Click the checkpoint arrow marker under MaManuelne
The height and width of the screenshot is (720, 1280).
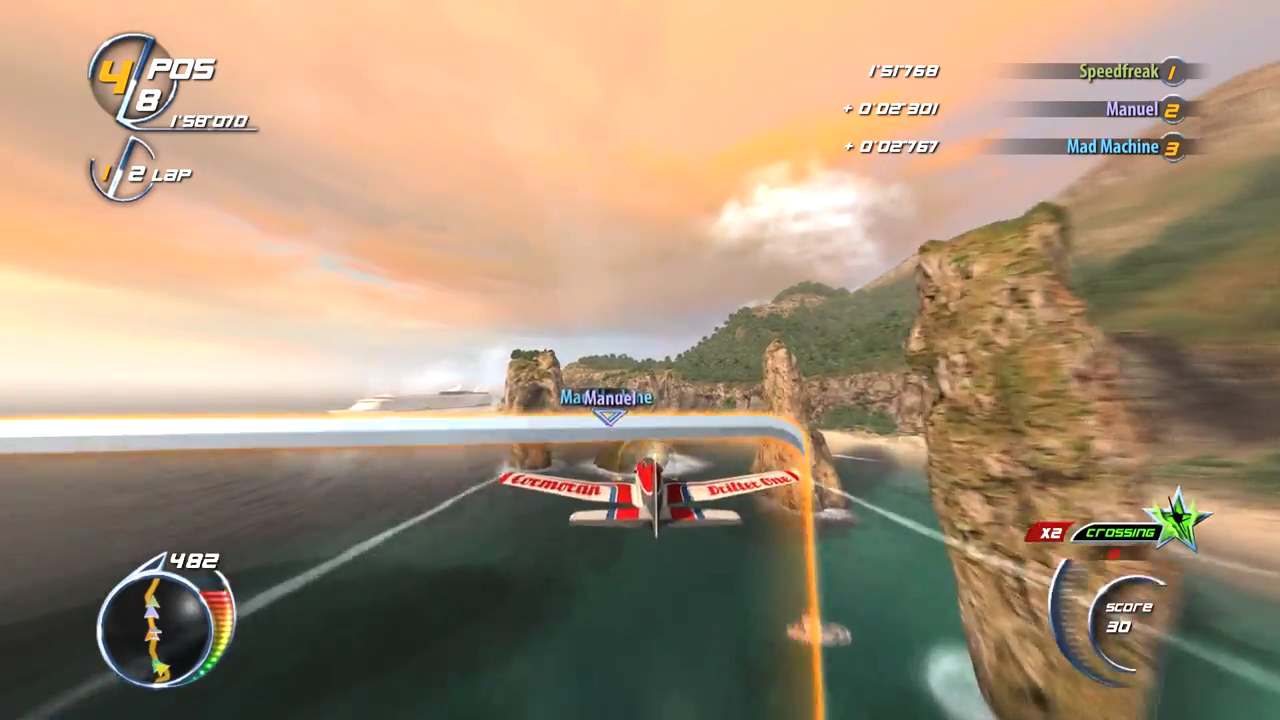[609, 418]
